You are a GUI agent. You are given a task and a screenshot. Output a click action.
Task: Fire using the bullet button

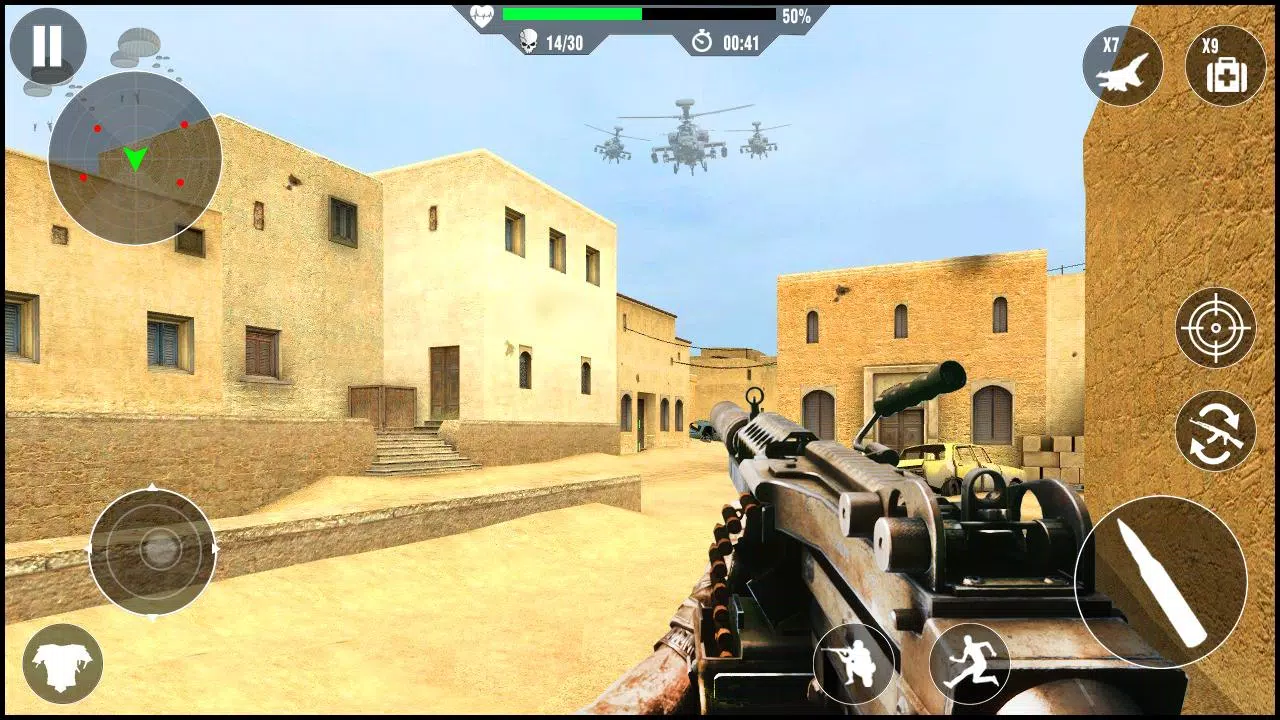pos(1160,582)
